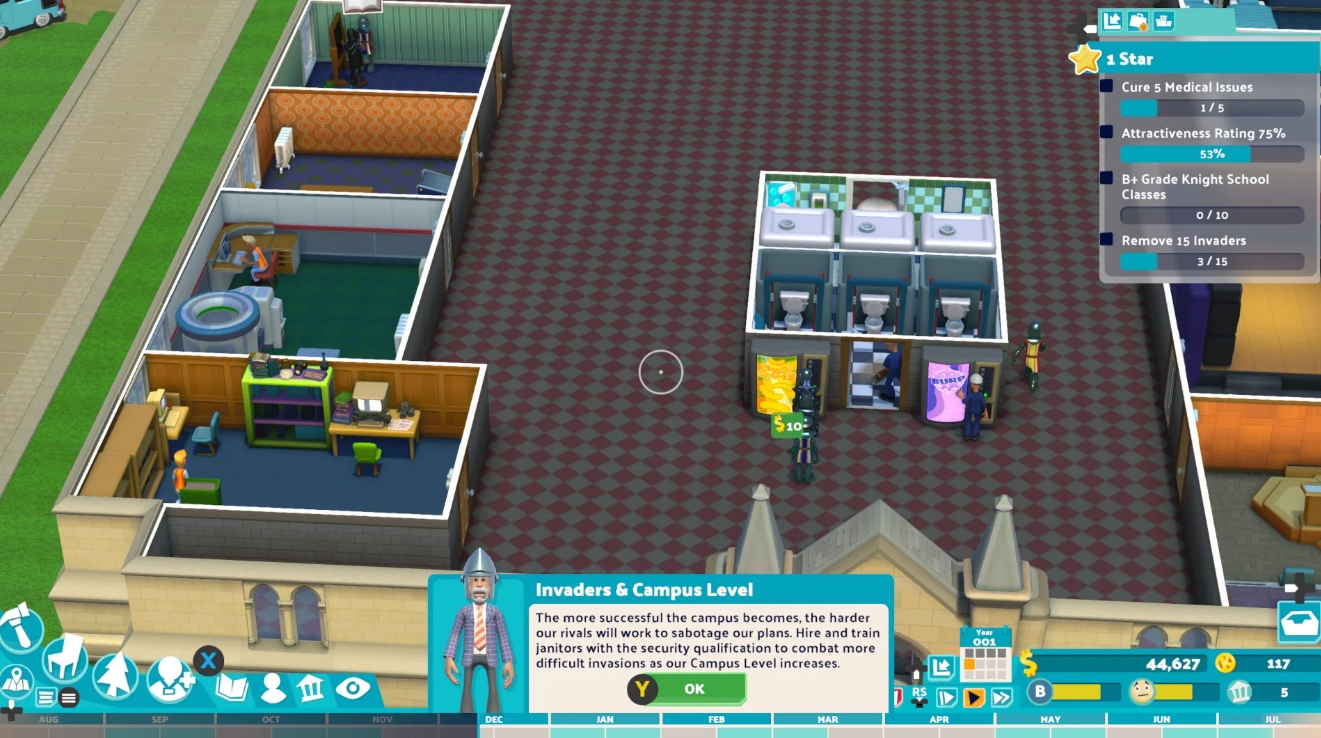Open the open-book courses menu
The height and width of the screenshot is (738, 1321).
[232, 688]
